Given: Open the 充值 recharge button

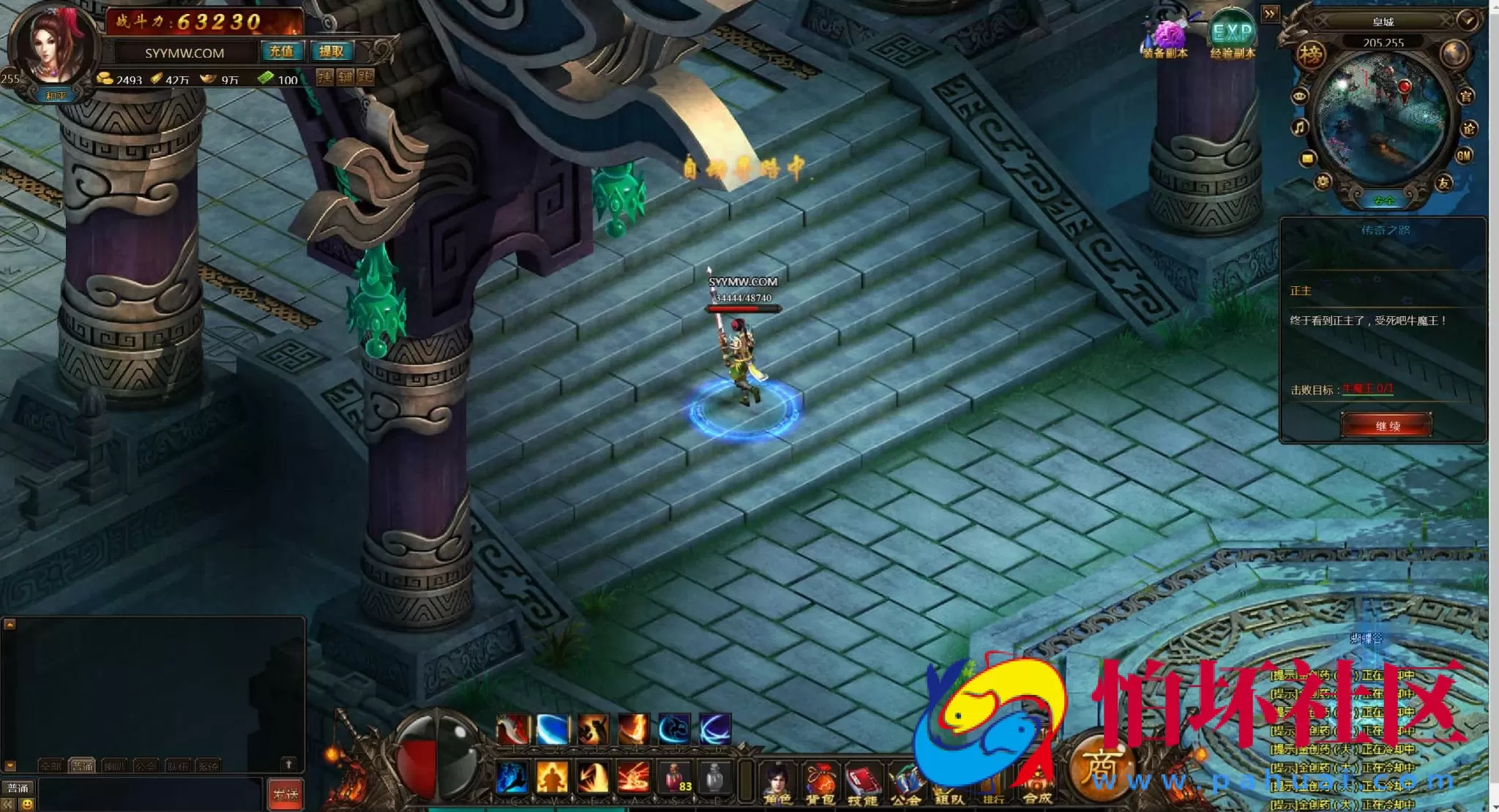Looking at the screenshot, I should [281, 51].
